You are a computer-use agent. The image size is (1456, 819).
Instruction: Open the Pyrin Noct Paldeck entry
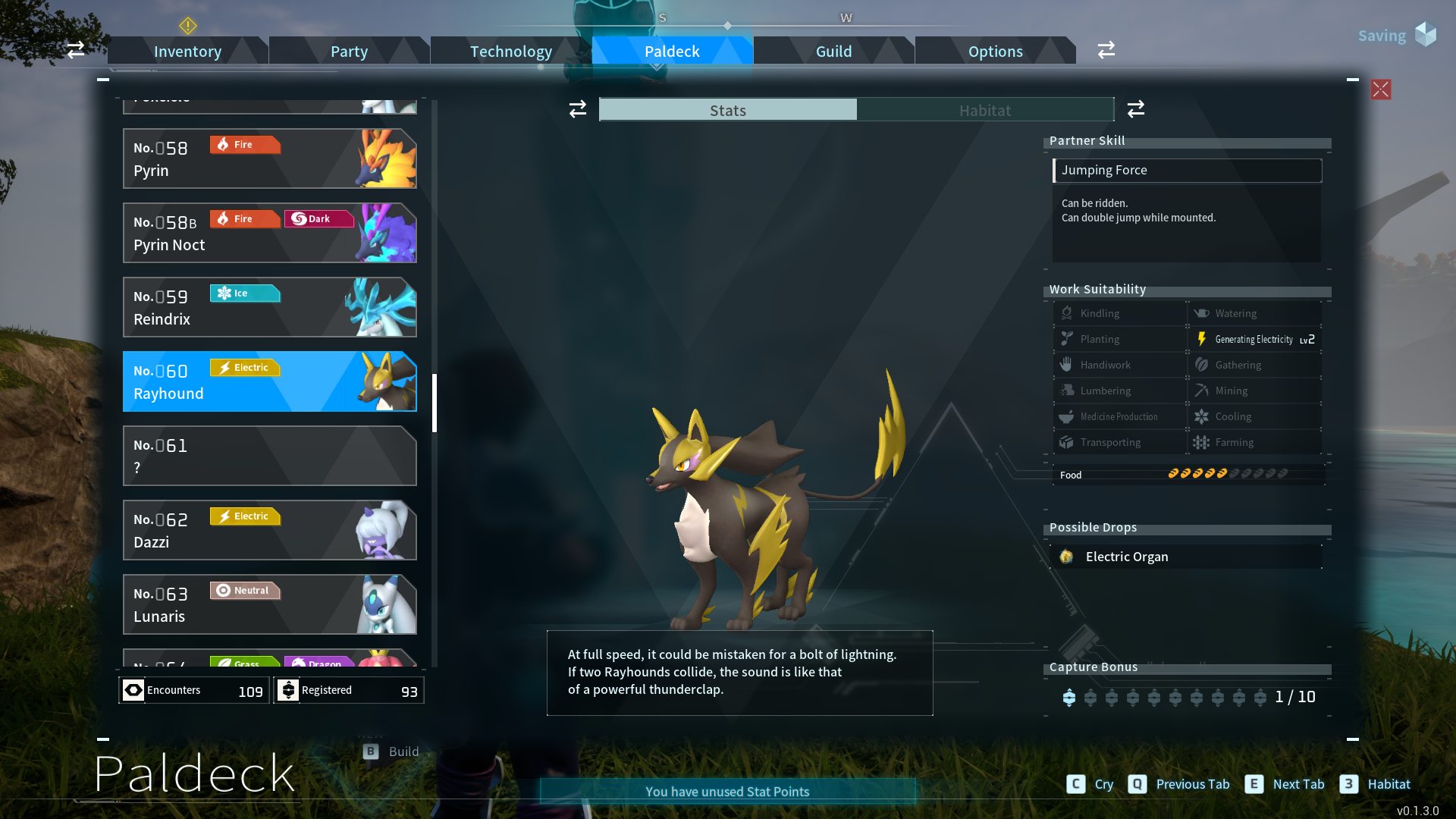269,233
